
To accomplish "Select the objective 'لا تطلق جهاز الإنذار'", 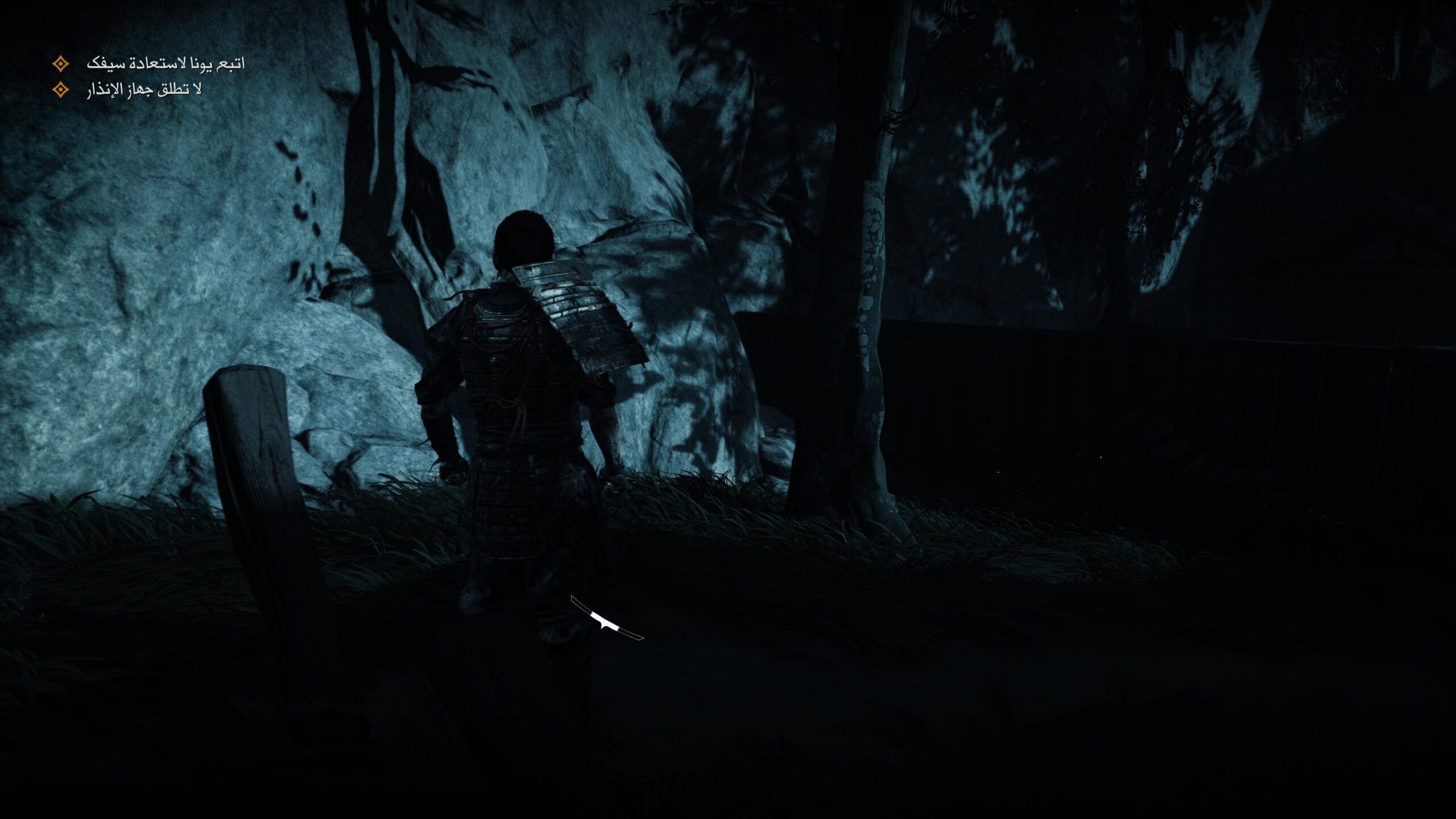I will pyautogui.click(x=144, y=90).
